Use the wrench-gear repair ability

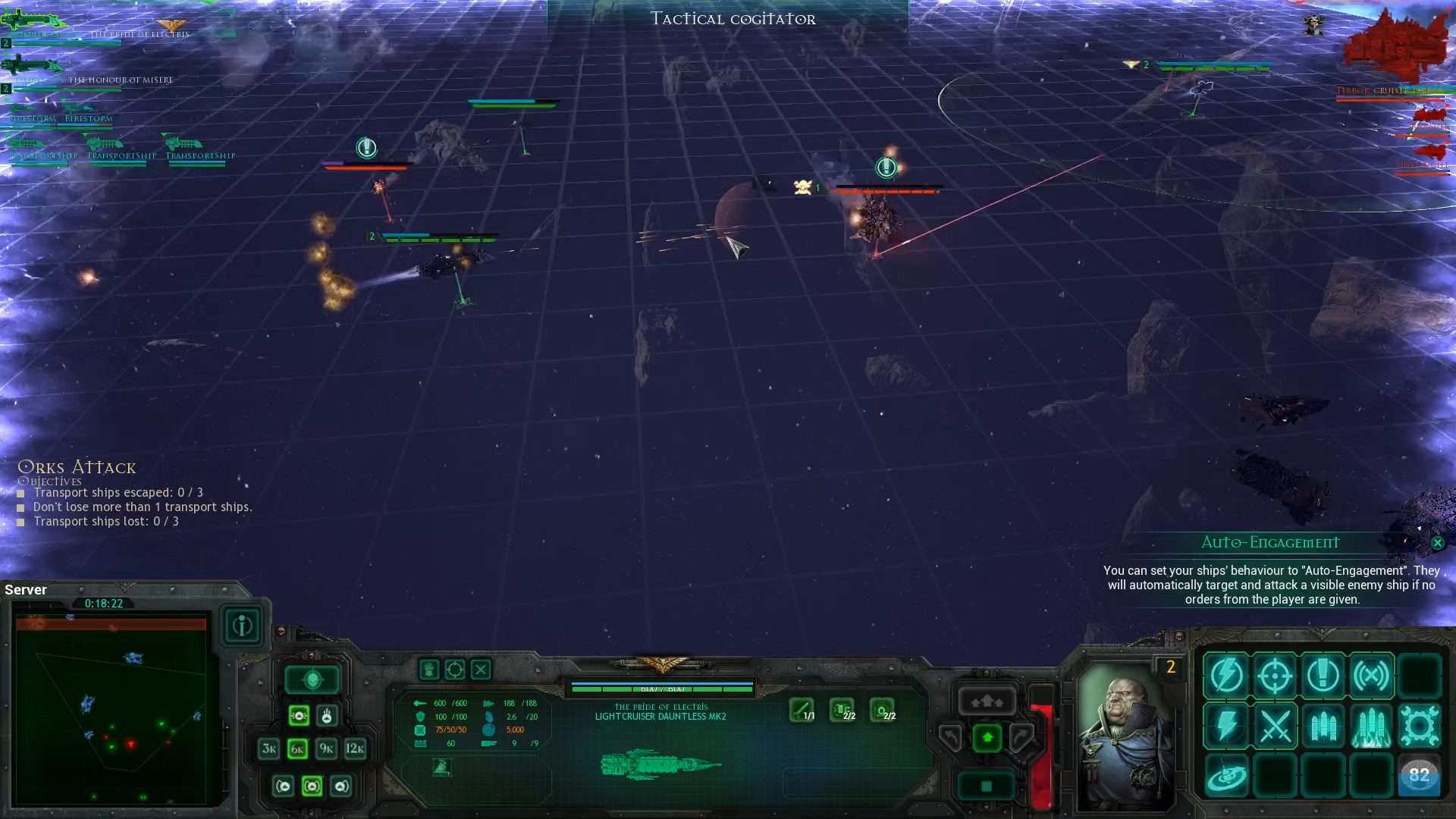(1419, 726)
